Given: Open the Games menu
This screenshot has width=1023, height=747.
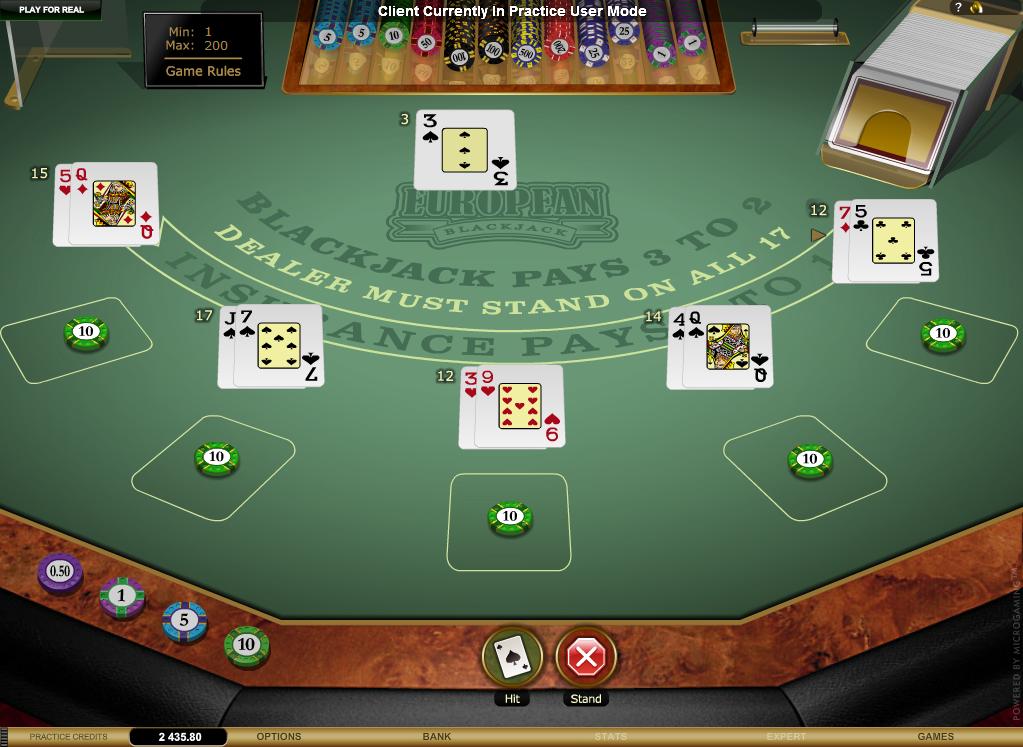Looking at the screenshot, I should pos(935,737).
